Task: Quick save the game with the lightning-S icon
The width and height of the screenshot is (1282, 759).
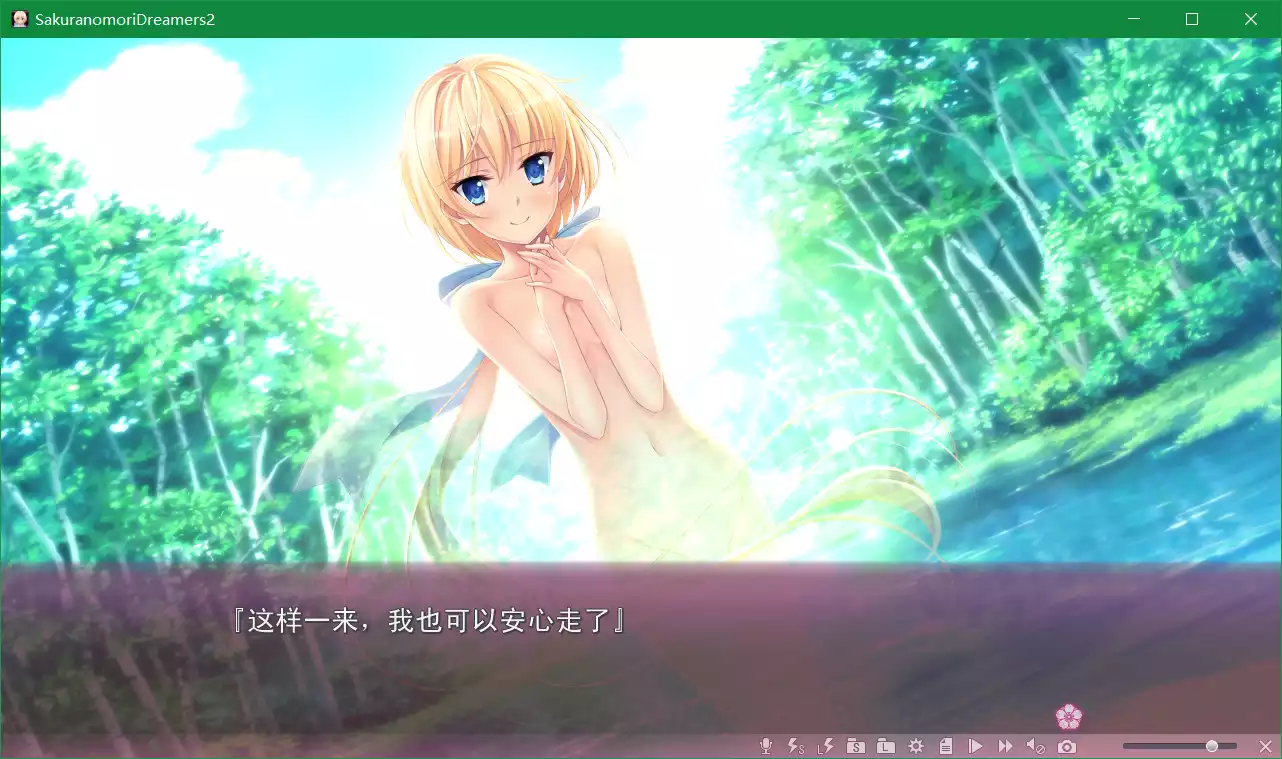Action: [794, 745]
